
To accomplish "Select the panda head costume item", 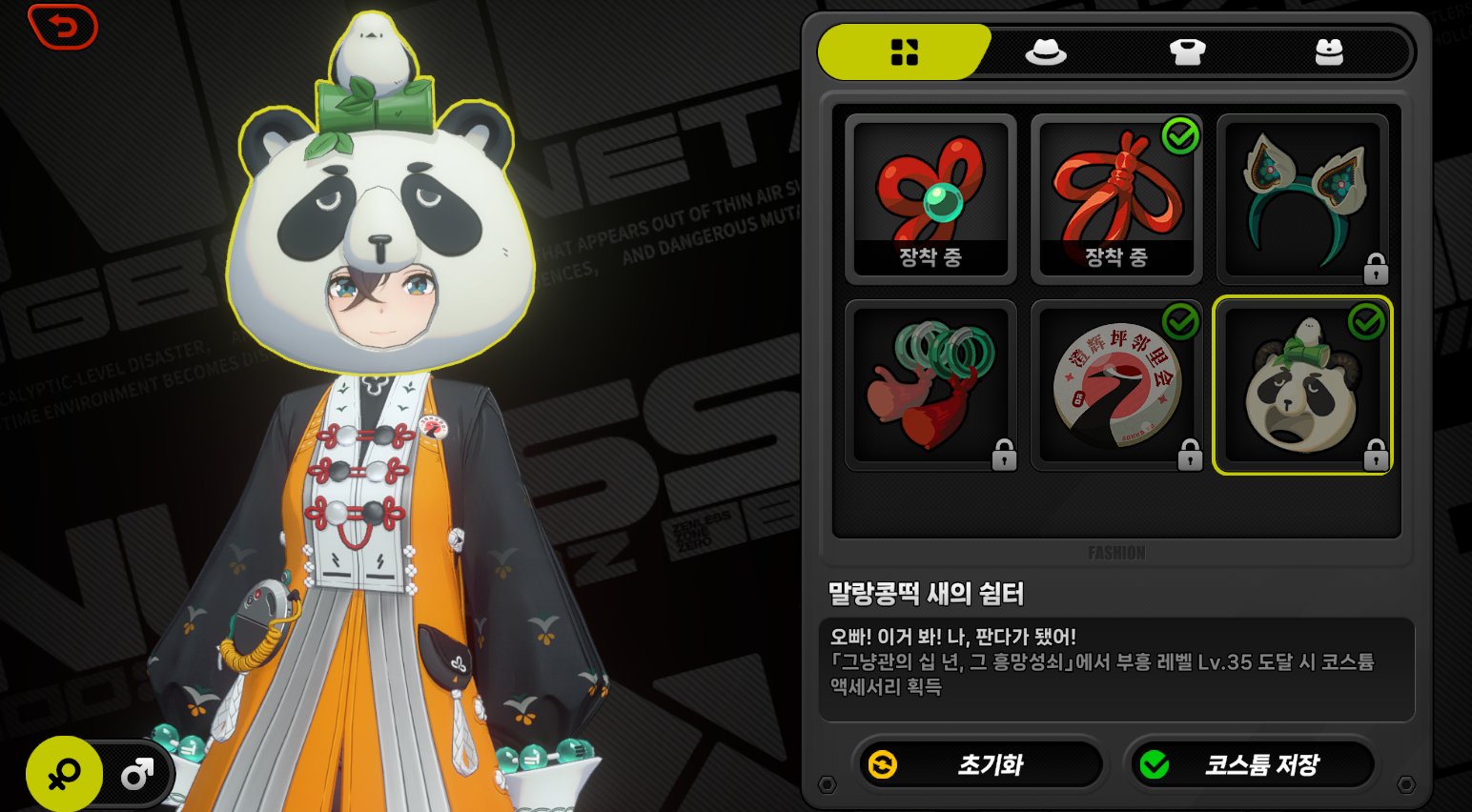I will coord(1302,385).
